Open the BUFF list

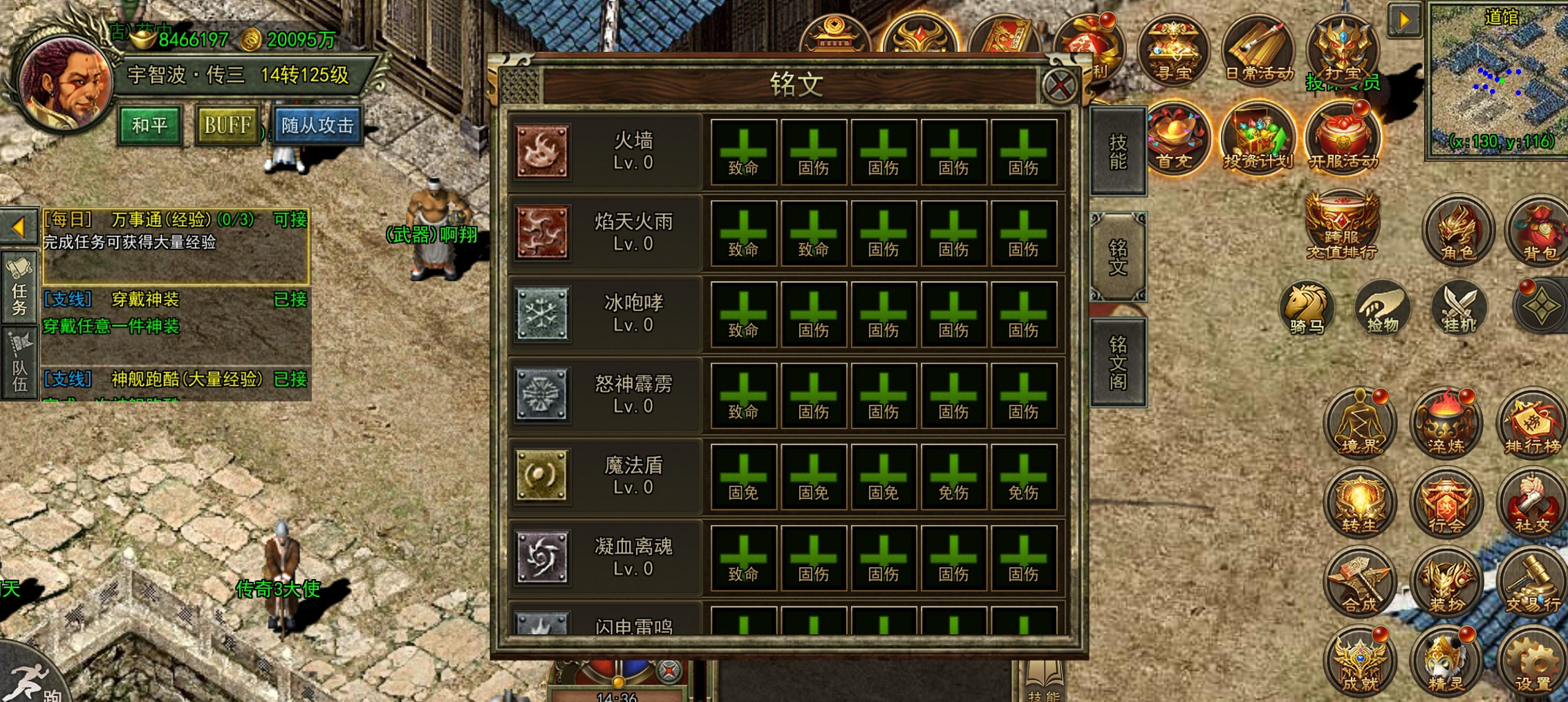pyautogui.click(x=227, y=125)
